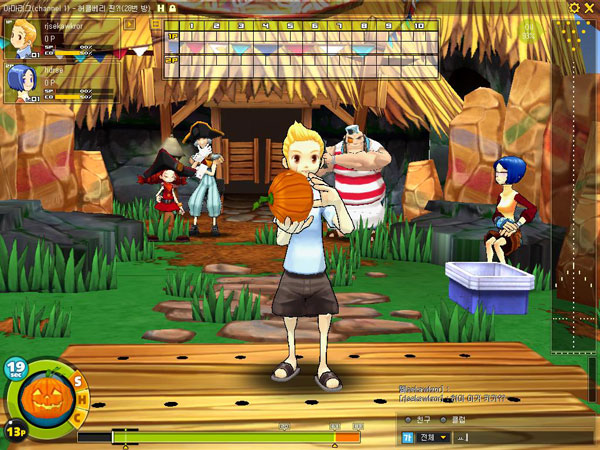Select the friend chat filter option
Image resolution: width=600 pixels, height=450 pixels.
pyautogui.click(x=415, y=420)
